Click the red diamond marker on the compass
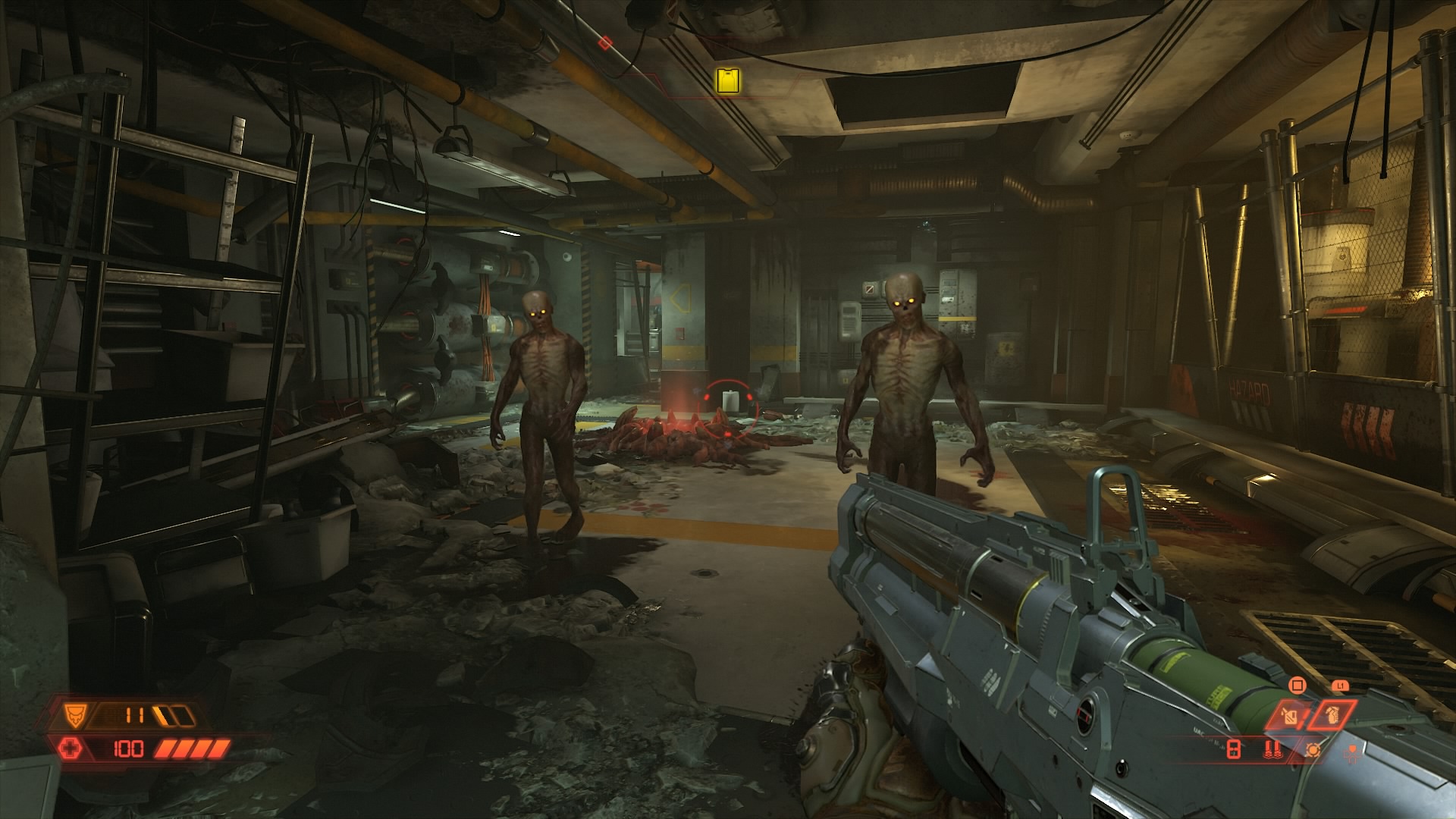The height and width of the screenshot is (819, 1456). [604, 42]
